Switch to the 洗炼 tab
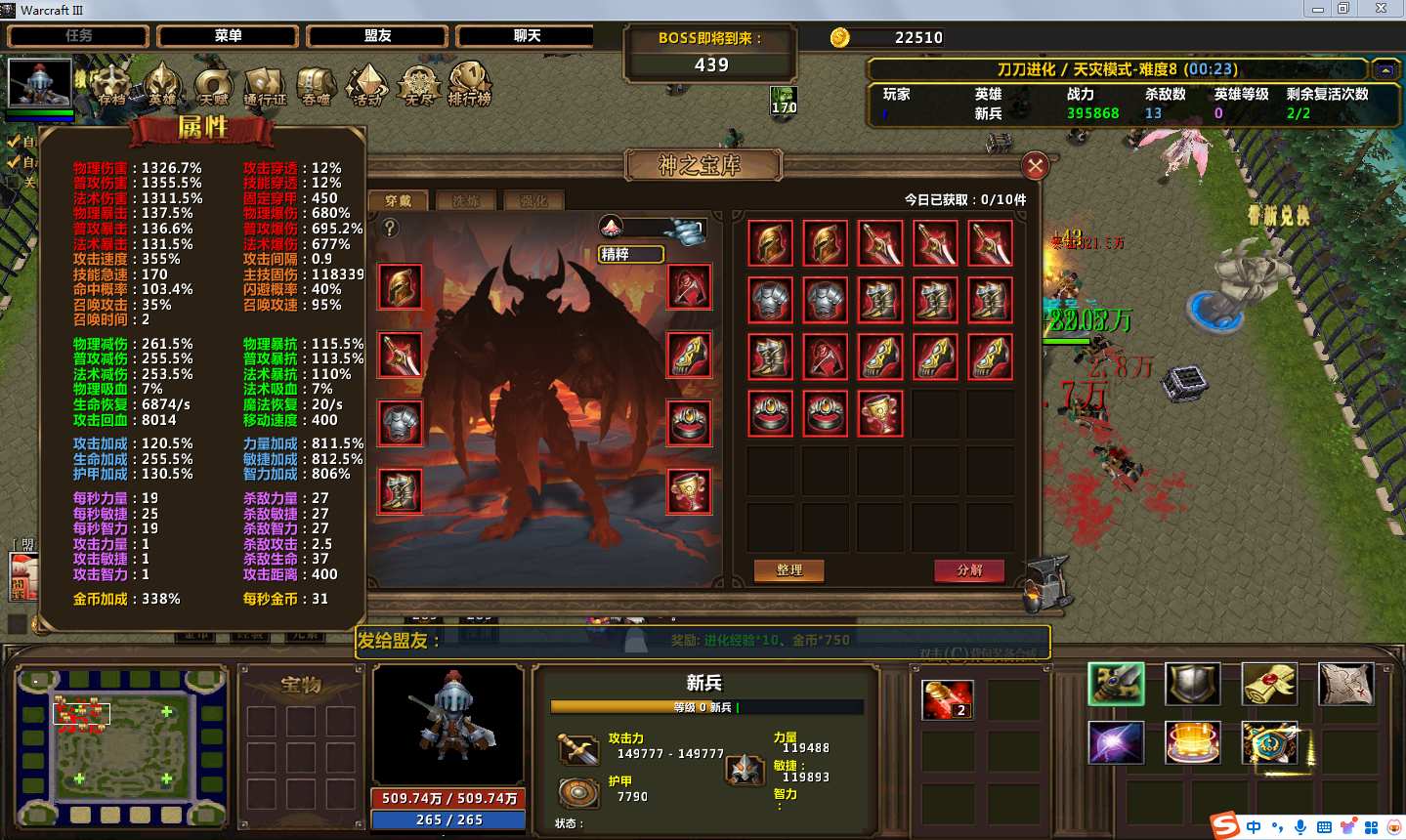Screen dimensions: 1406x840 point(466,201)
